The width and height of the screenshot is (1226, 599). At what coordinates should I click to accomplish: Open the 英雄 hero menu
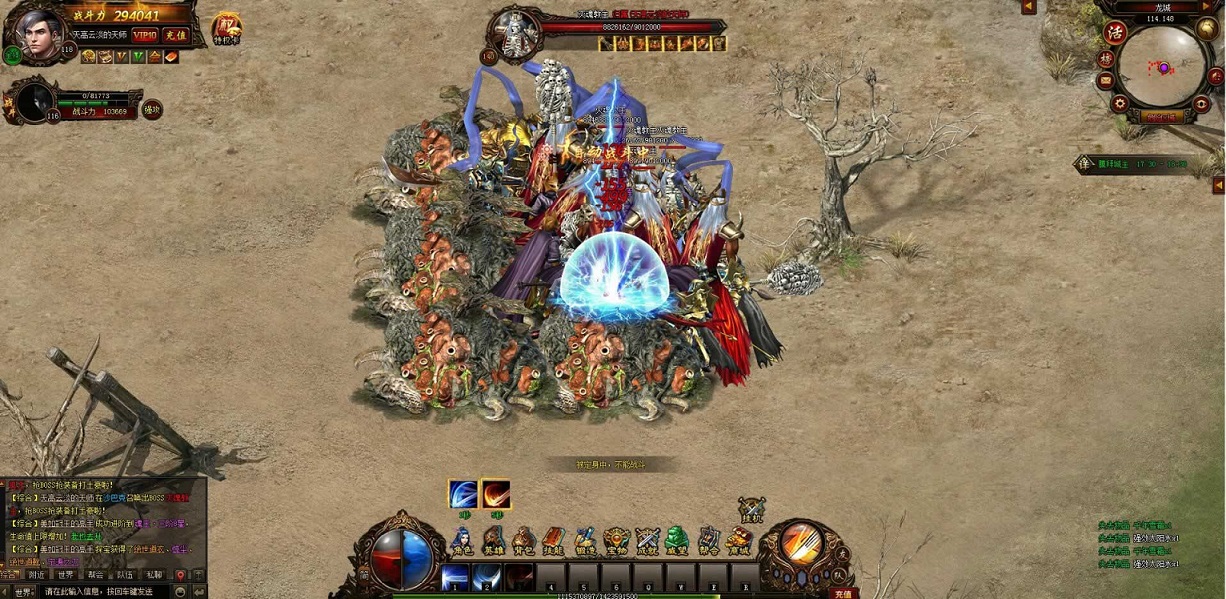point(493,540)
